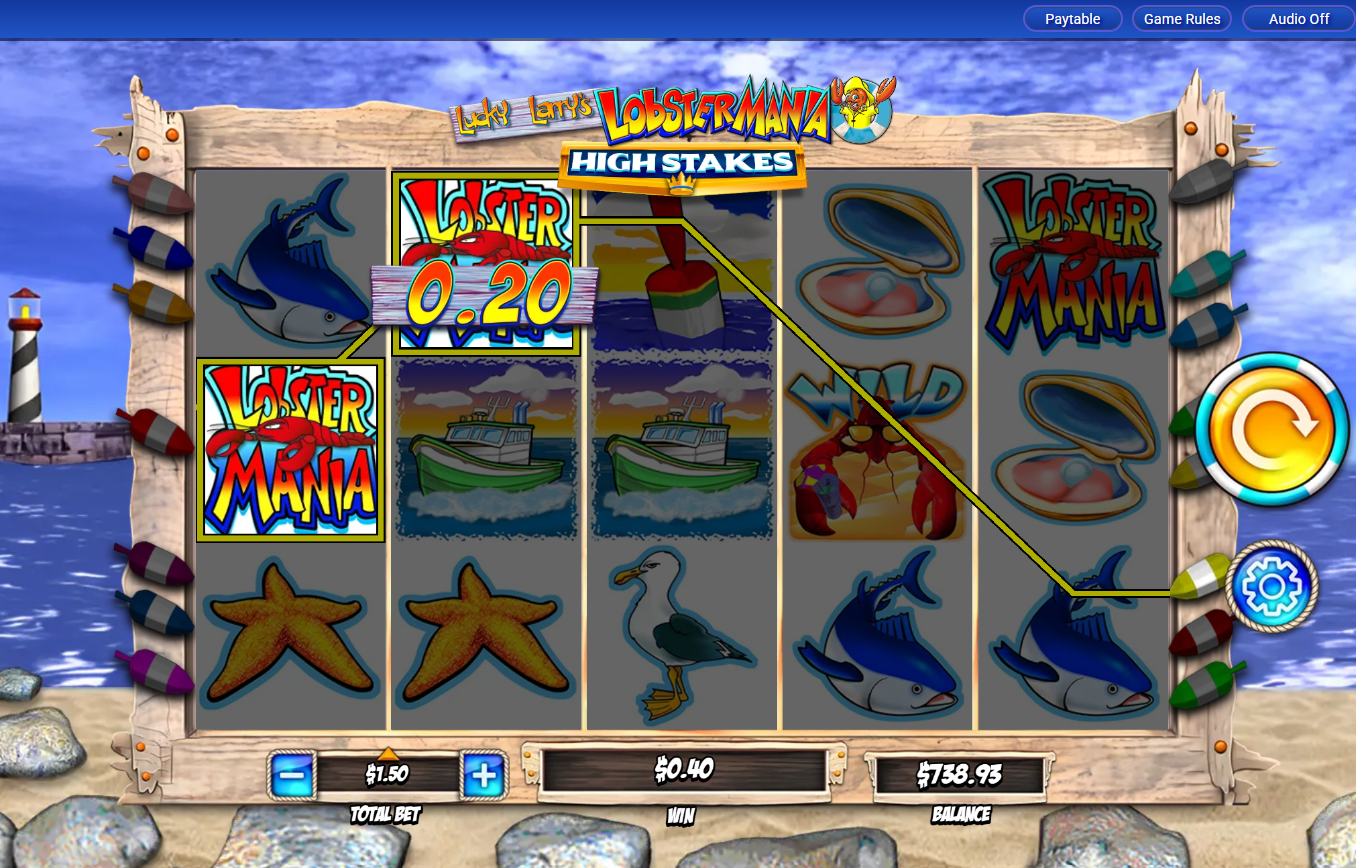1356x868 pixels.
Task: Spin the reels with the orange button
Action: (1272, 429)
